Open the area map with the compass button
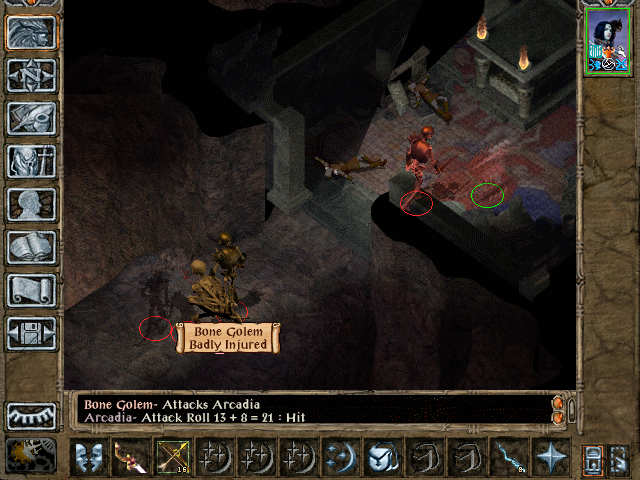The image size is (640, 480). (31, 75)
